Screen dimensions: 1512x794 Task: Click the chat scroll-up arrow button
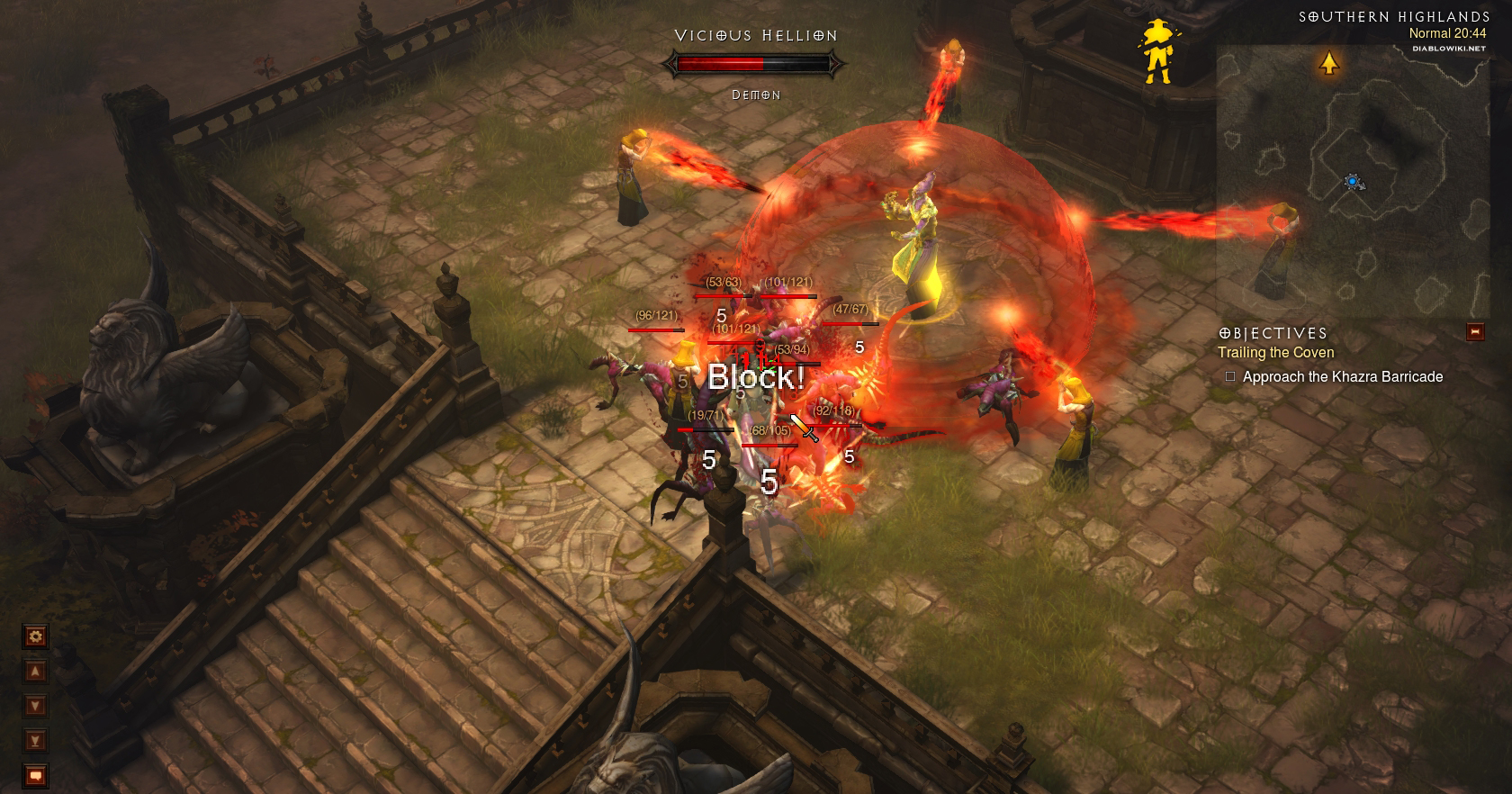coord(35,672)
